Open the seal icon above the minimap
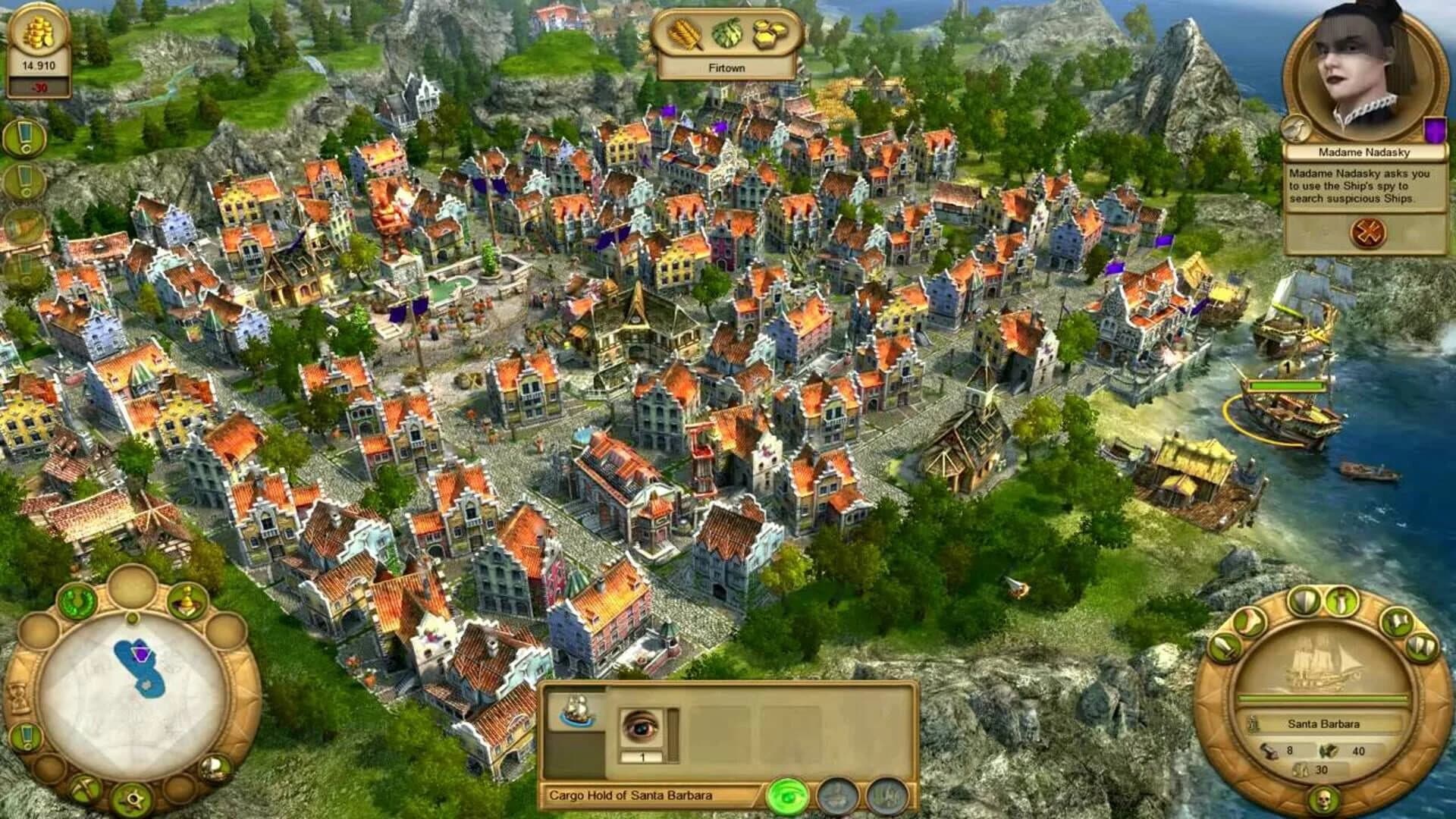 (x=186, y=601)
